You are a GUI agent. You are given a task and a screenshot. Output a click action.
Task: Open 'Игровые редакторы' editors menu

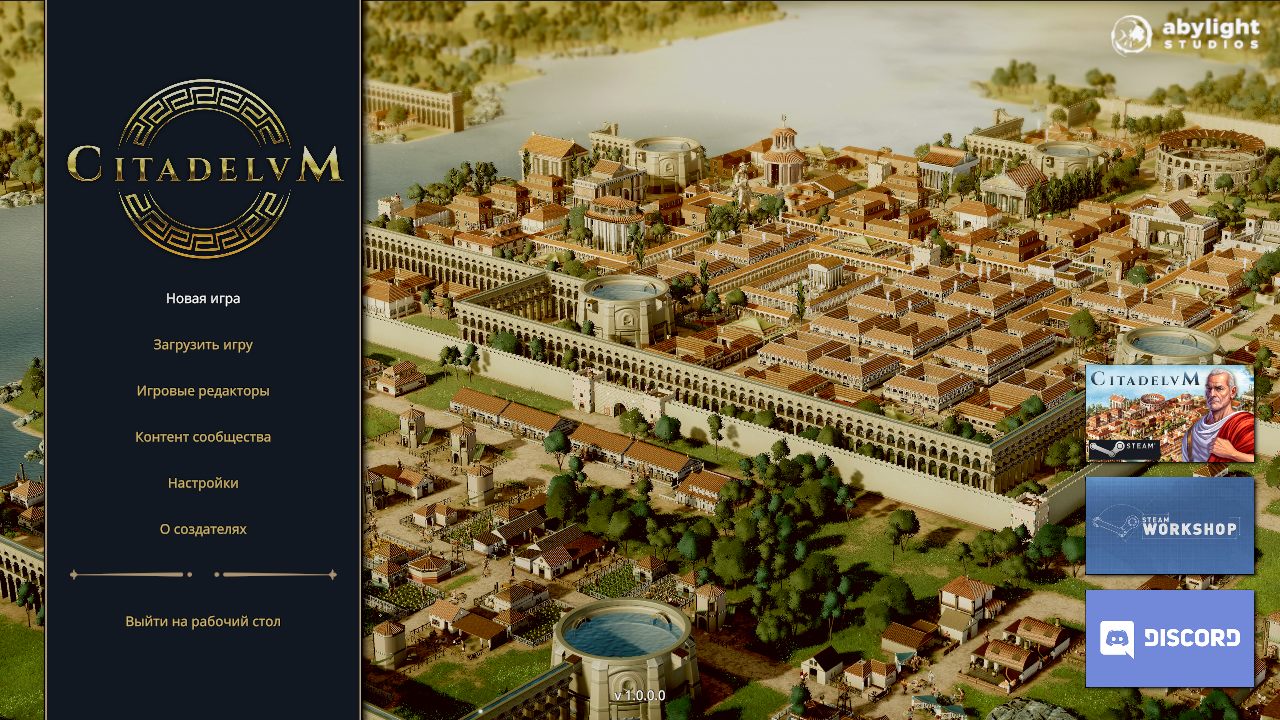pos(201,390)
